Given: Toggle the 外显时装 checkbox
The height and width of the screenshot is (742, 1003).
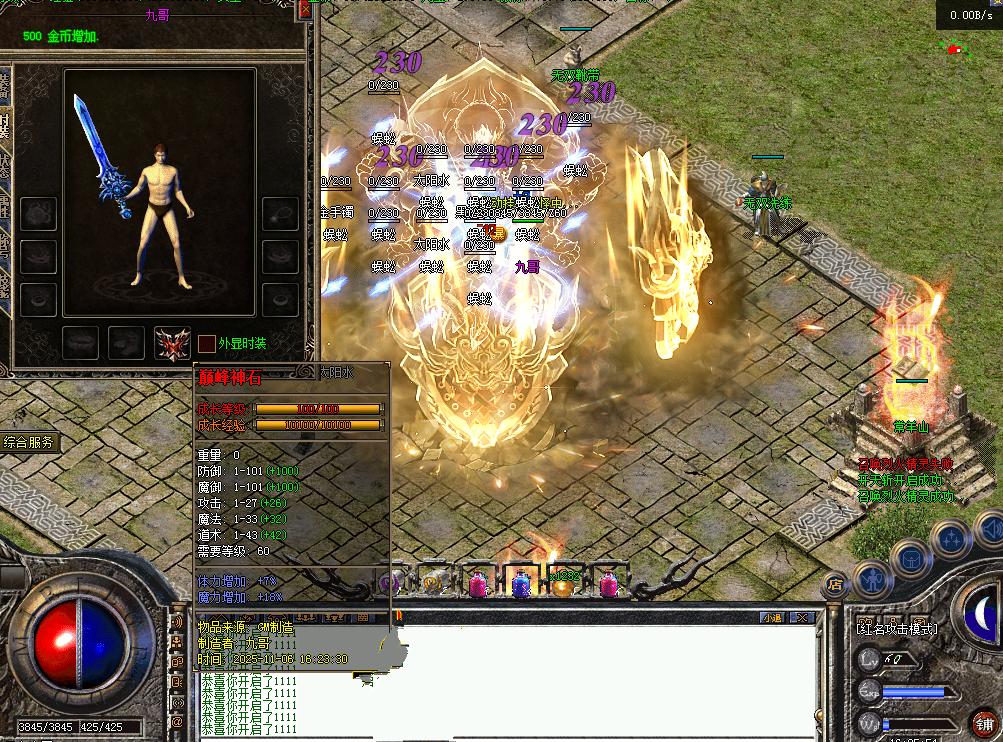Looking at the screenshot, I should coord(206,344).
